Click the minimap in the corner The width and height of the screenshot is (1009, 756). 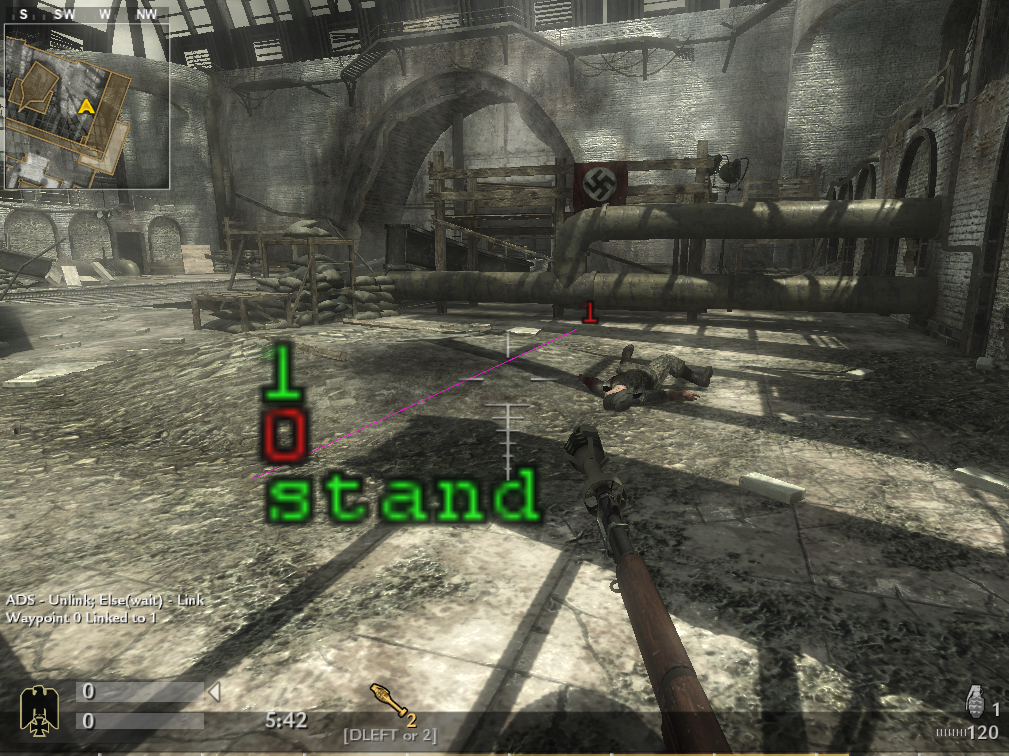coord(87,106)
